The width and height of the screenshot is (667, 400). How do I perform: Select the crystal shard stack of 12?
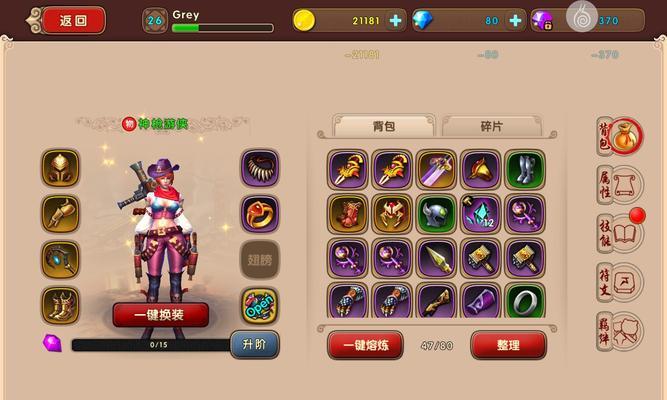pyautogui.click(x=480, y=213)
